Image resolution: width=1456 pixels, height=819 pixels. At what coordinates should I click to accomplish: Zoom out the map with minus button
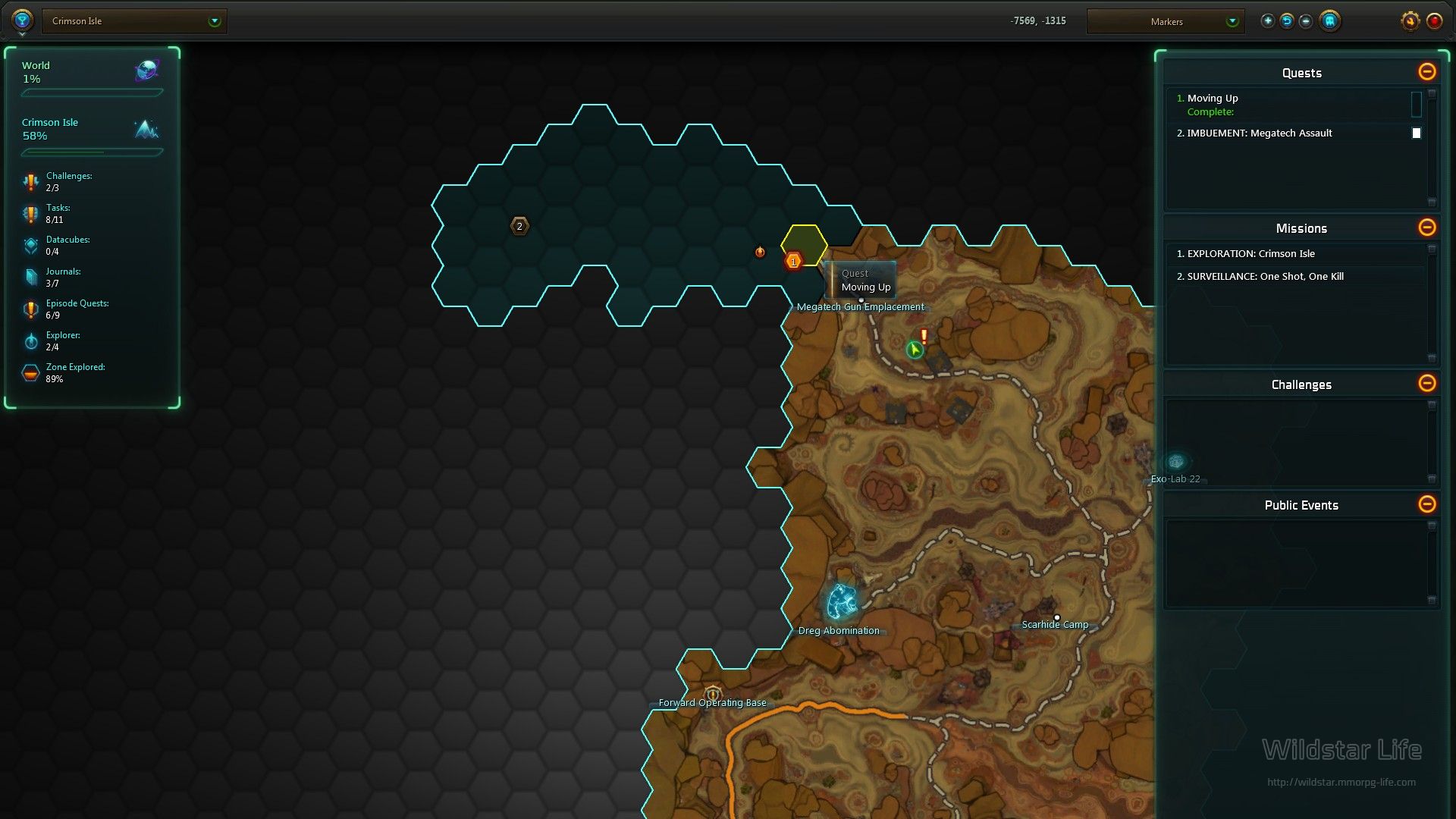[1306, 21]
